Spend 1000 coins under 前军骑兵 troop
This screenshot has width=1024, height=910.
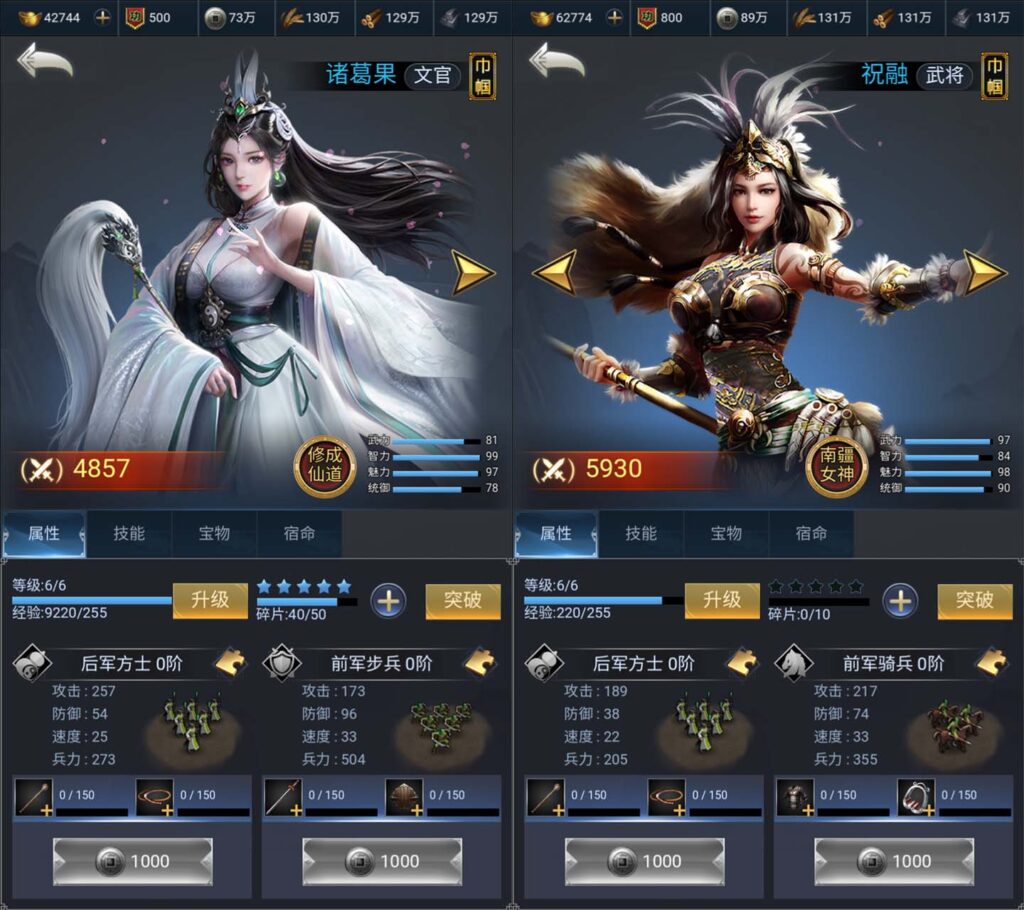(894, 861)
